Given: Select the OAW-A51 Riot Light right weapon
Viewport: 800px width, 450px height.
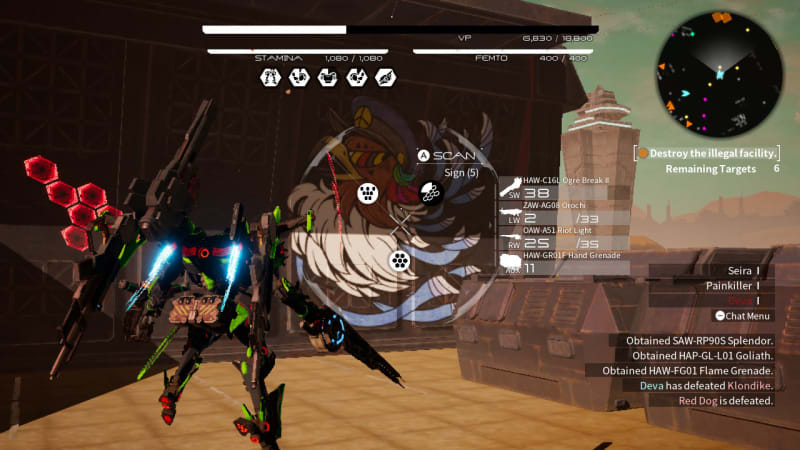Looking at the screenshot, I should [x=565, y=237].
